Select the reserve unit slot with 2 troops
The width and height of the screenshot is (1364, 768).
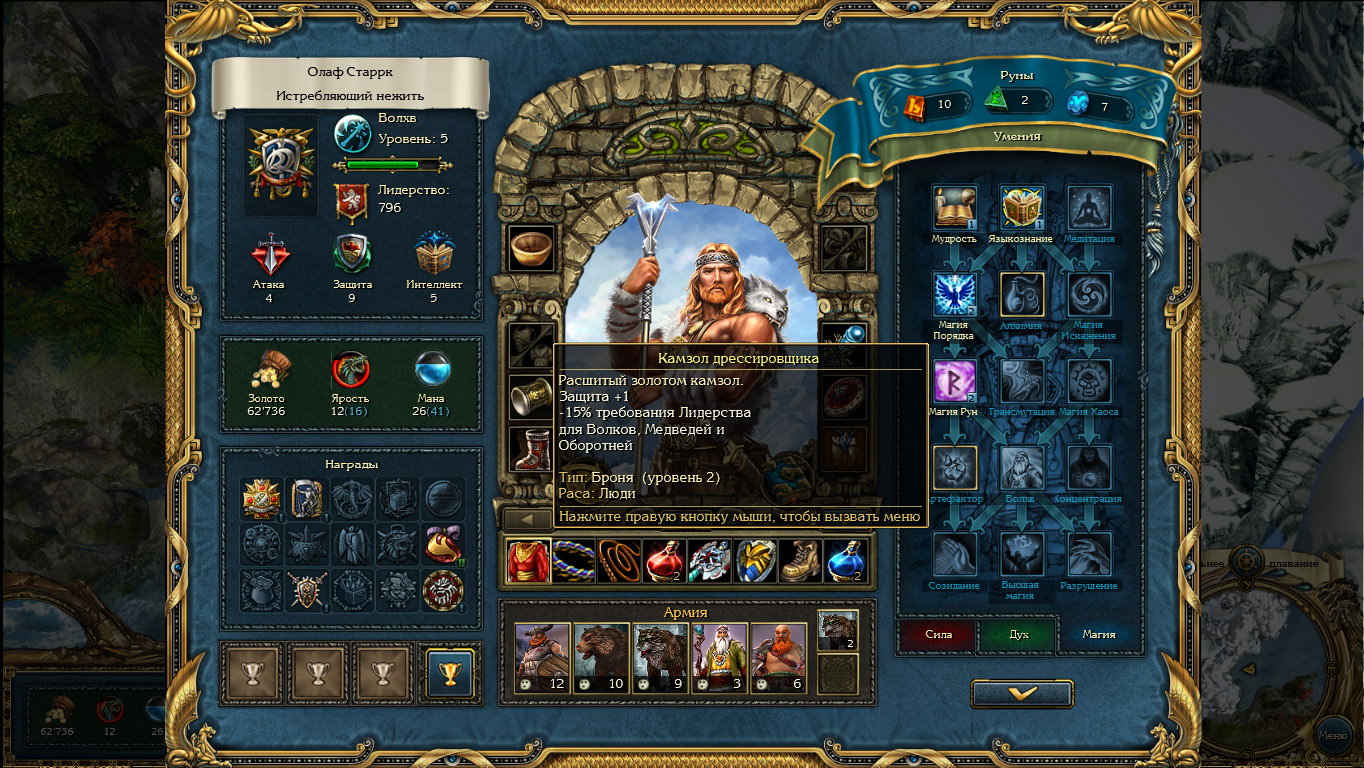pos(837,630)
